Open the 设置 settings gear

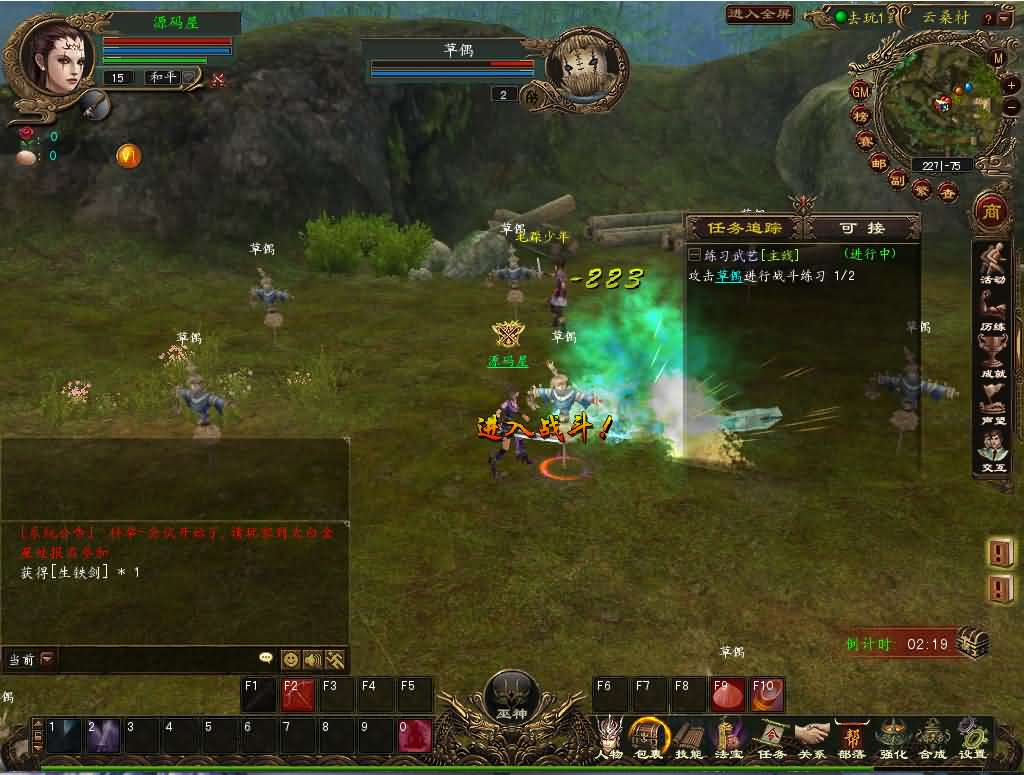972,738
